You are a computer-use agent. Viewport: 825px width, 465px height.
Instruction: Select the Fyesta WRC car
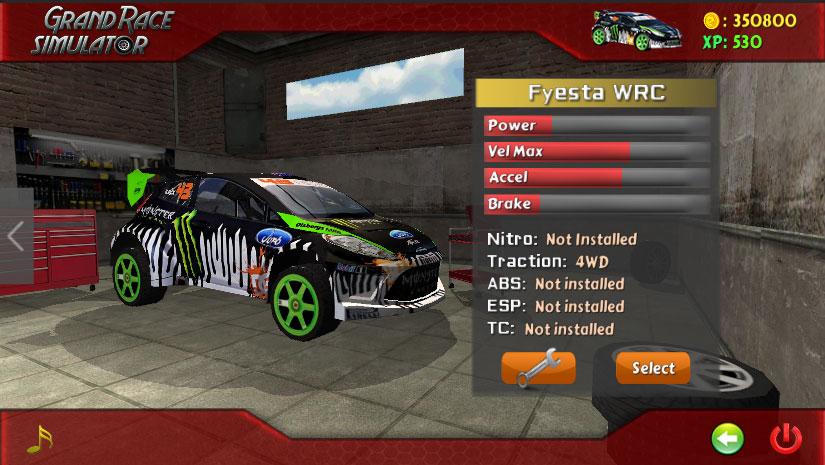click(653, 368)
